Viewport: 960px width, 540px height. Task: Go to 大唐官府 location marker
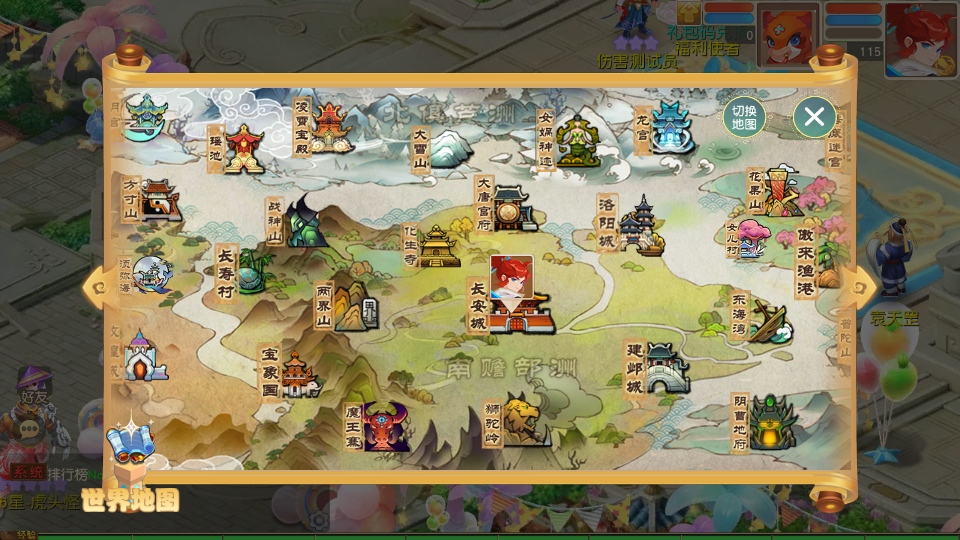pyautogui.click(x=512, y=208)
